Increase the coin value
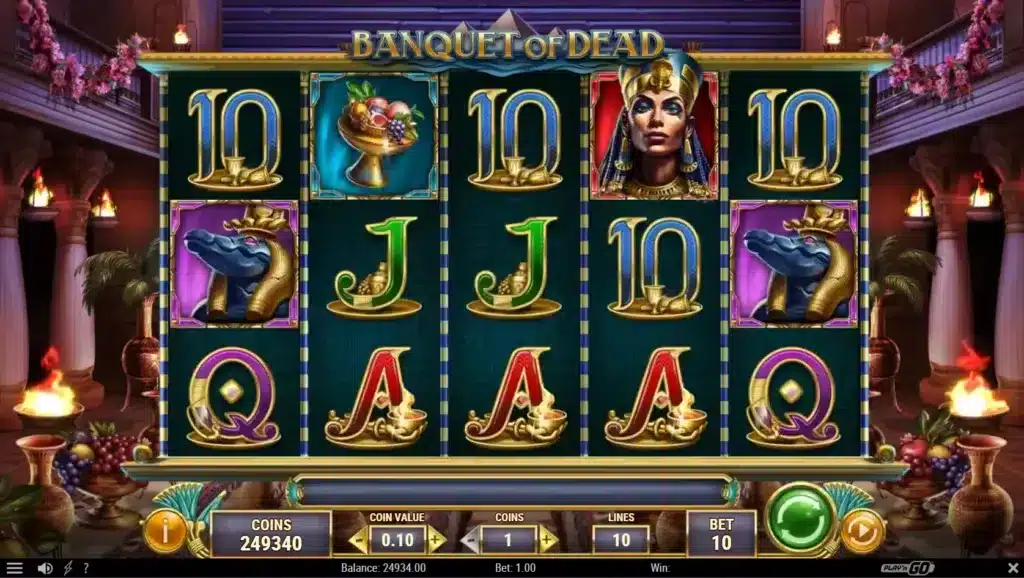Viewport: 1024px width, 578px height. point(437,540)
